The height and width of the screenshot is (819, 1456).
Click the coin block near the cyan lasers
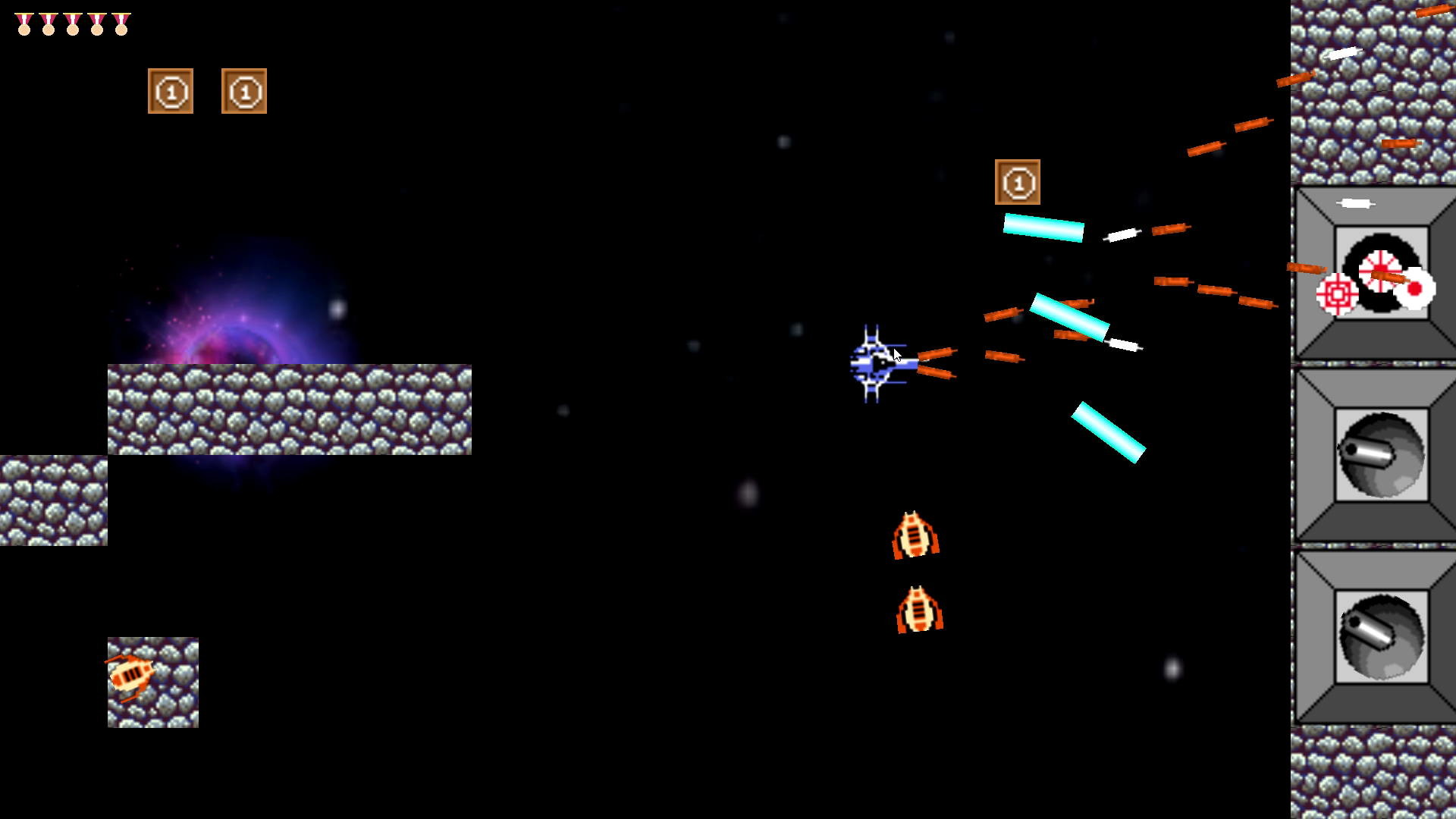point(1019,184)
